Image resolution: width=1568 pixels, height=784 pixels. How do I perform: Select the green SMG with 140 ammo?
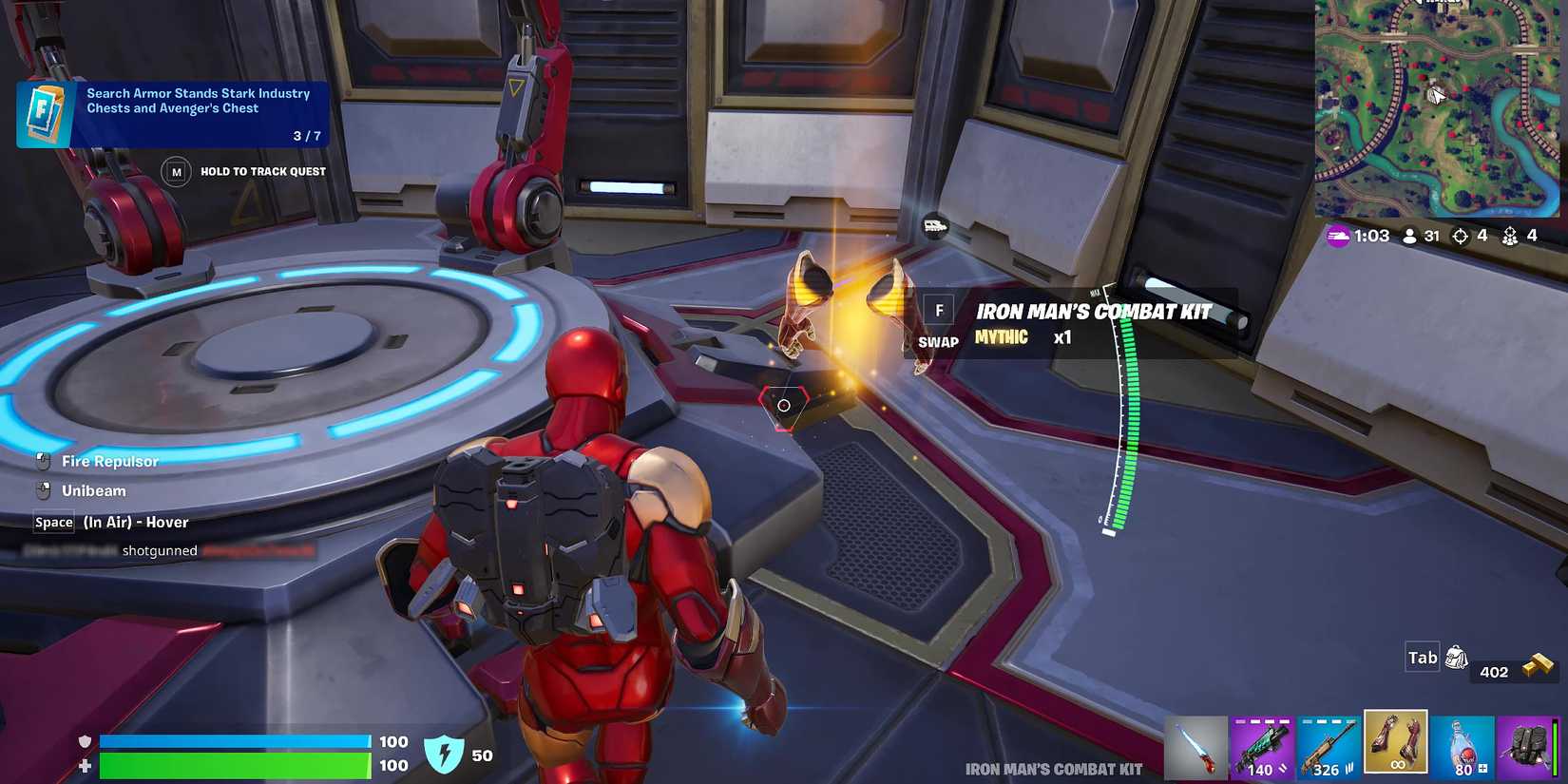1262,745
